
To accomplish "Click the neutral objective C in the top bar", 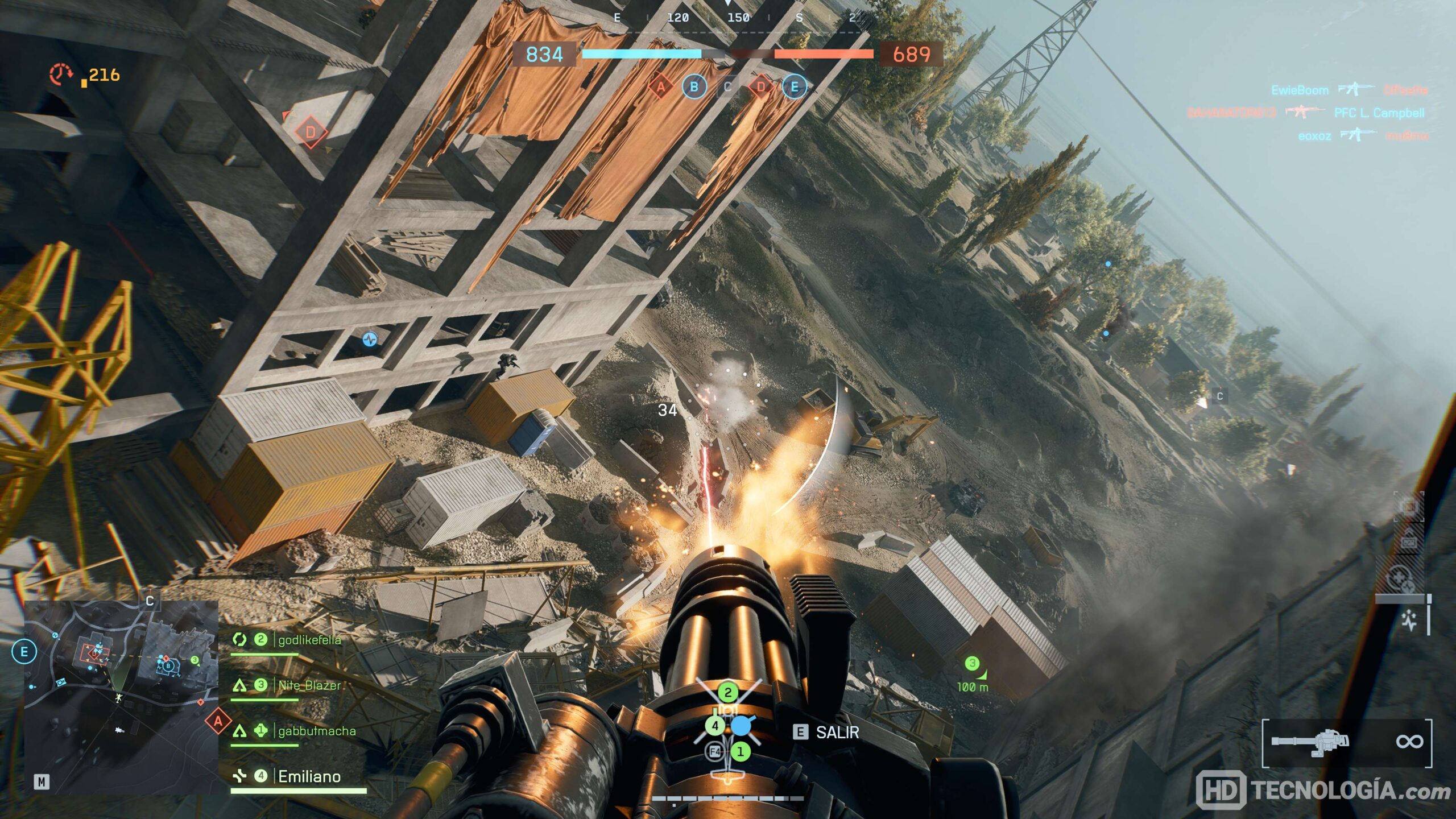I will tap(727, 87).
